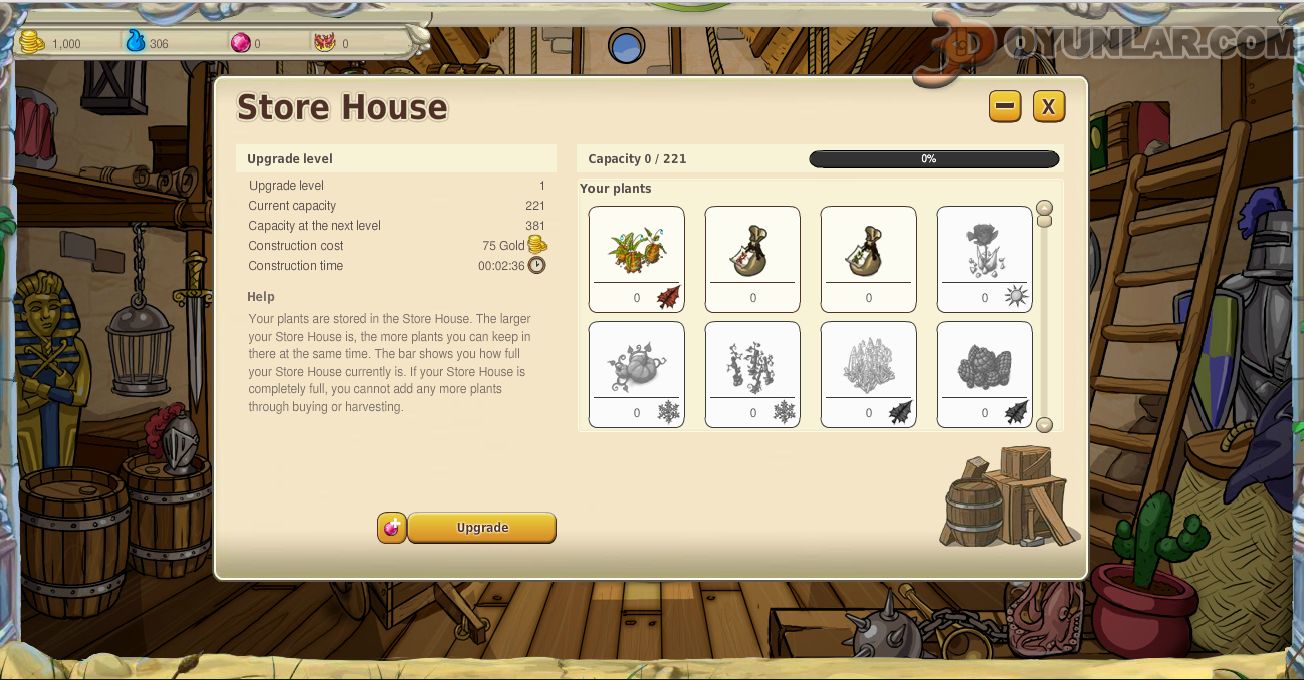The height and width of the screenshot is (680, 1304).
Task: Click the plant list scroll-down arrow
Action: pos(1044,425)
